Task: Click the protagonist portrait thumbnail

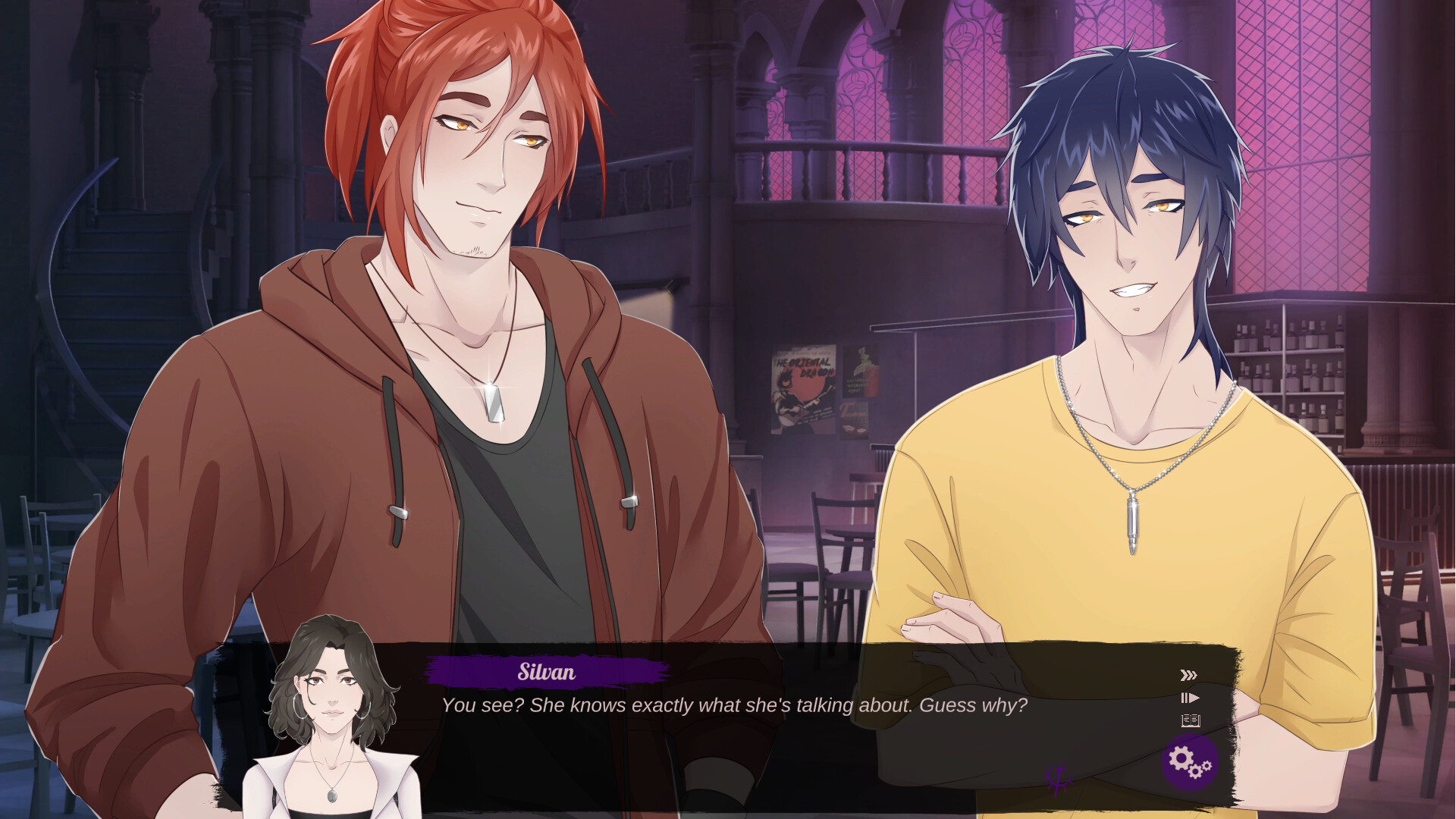Action: [x=334, y=713]
